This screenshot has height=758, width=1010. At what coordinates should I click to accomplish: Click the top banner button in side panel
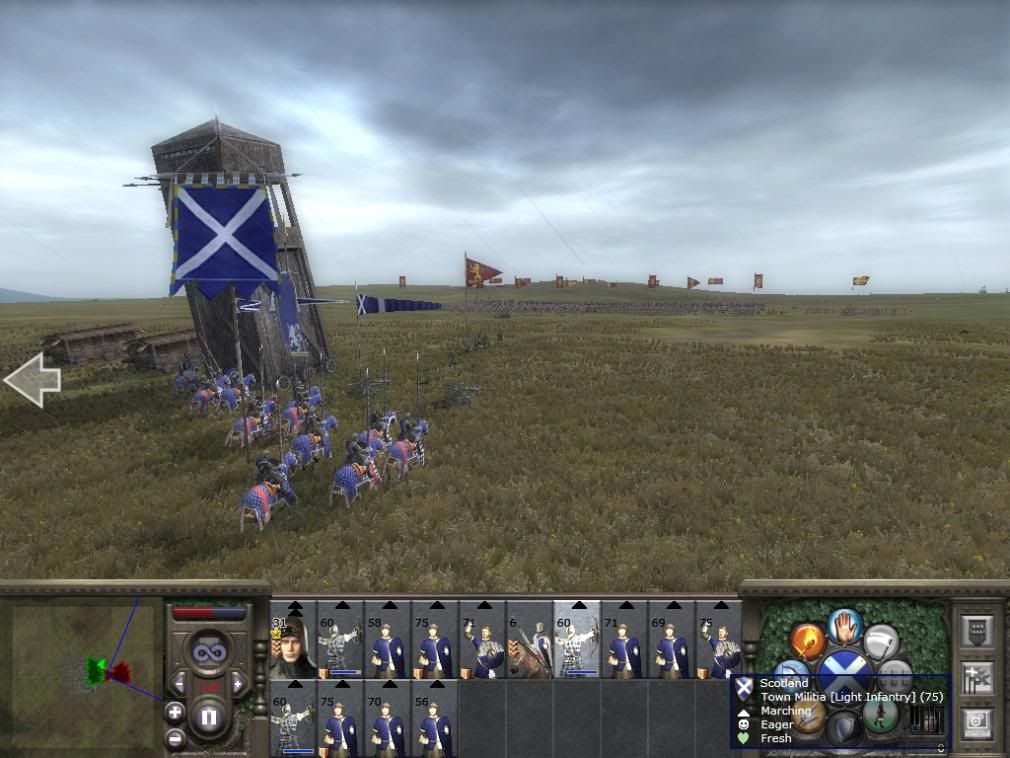pyautogui.click(x=977, y=631)
